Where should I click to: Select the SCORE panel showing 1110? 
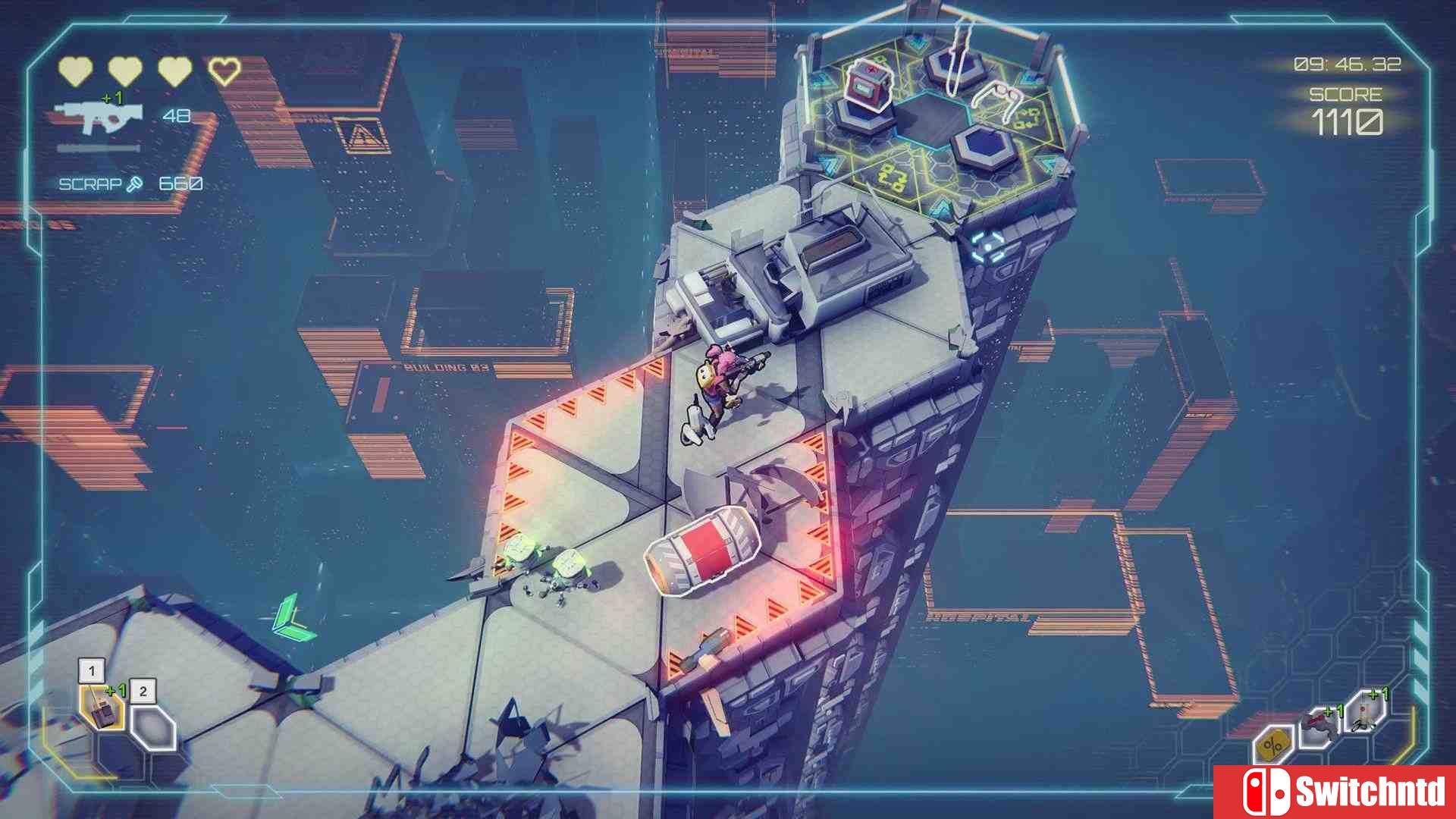click(1346, 110)
